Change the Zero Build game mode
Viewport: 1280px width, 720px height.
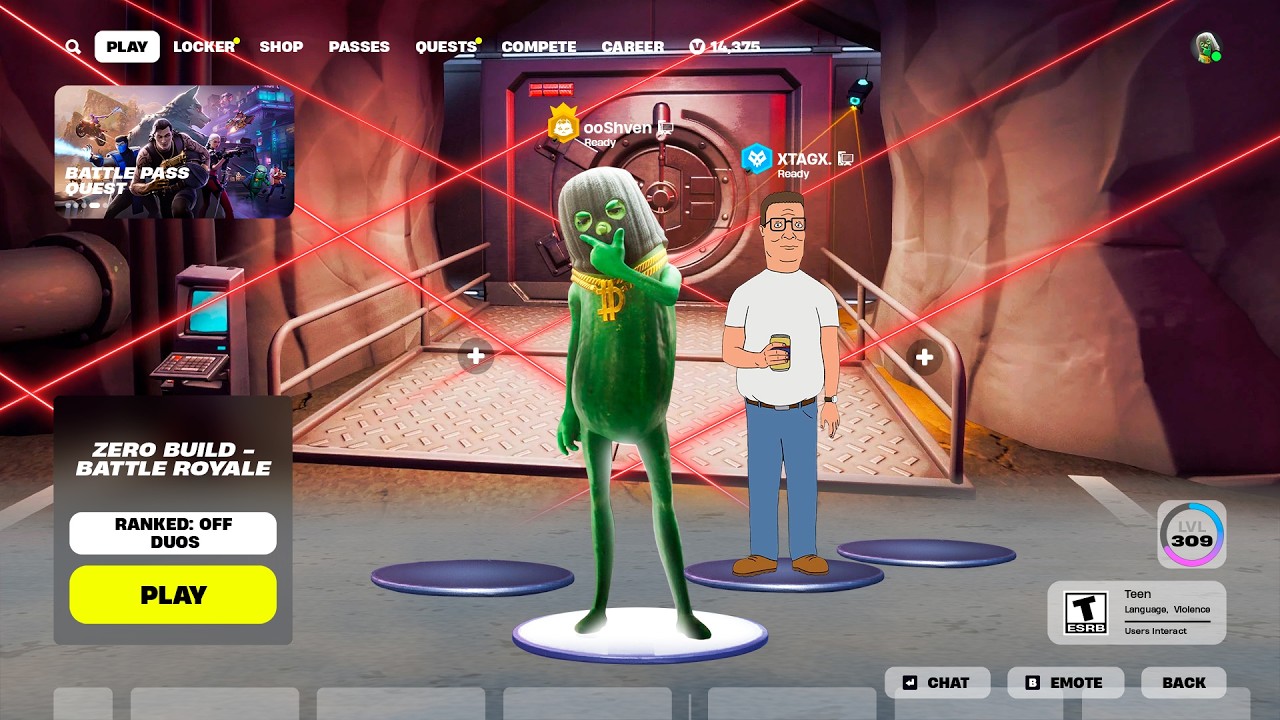click(x=173, y=459)
